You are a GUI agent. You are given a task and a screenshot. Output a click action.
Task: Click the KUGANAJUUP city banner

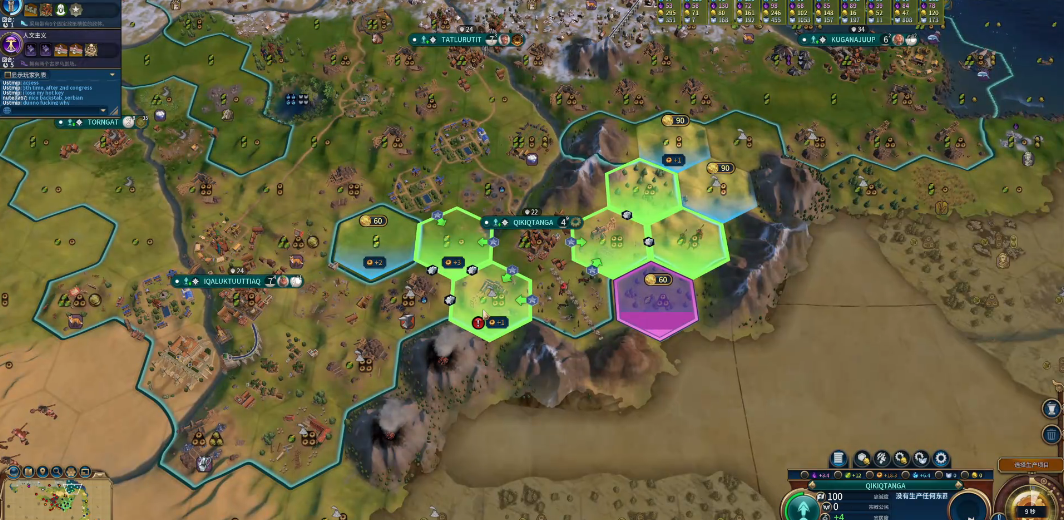point(853,39)
